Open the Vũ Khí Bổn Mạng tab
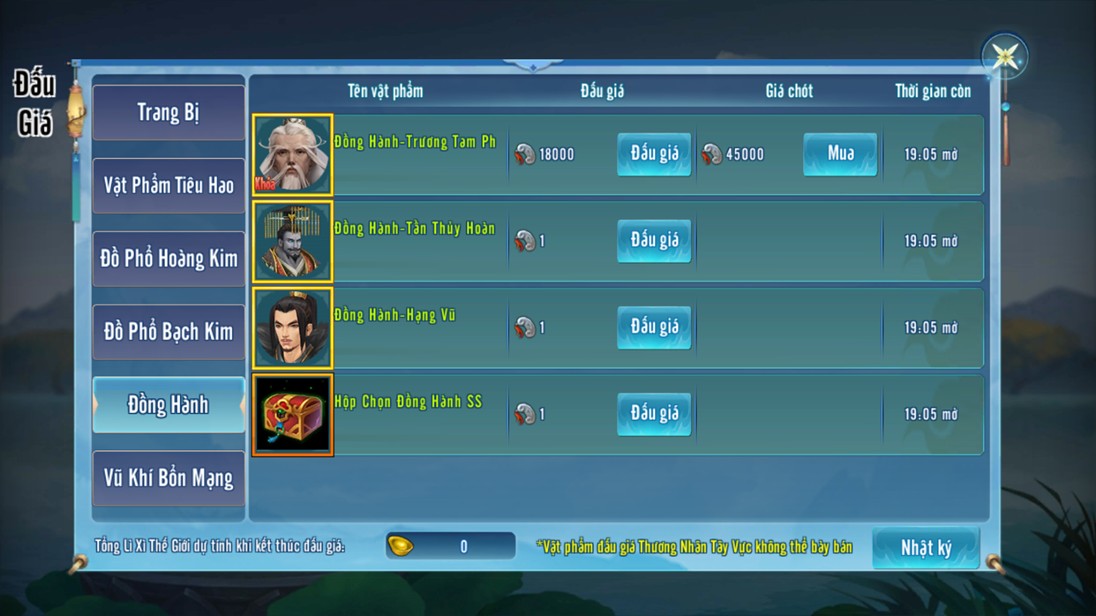Image resolution: width=1096 pixels, height=616 pixels. (168, 478)
